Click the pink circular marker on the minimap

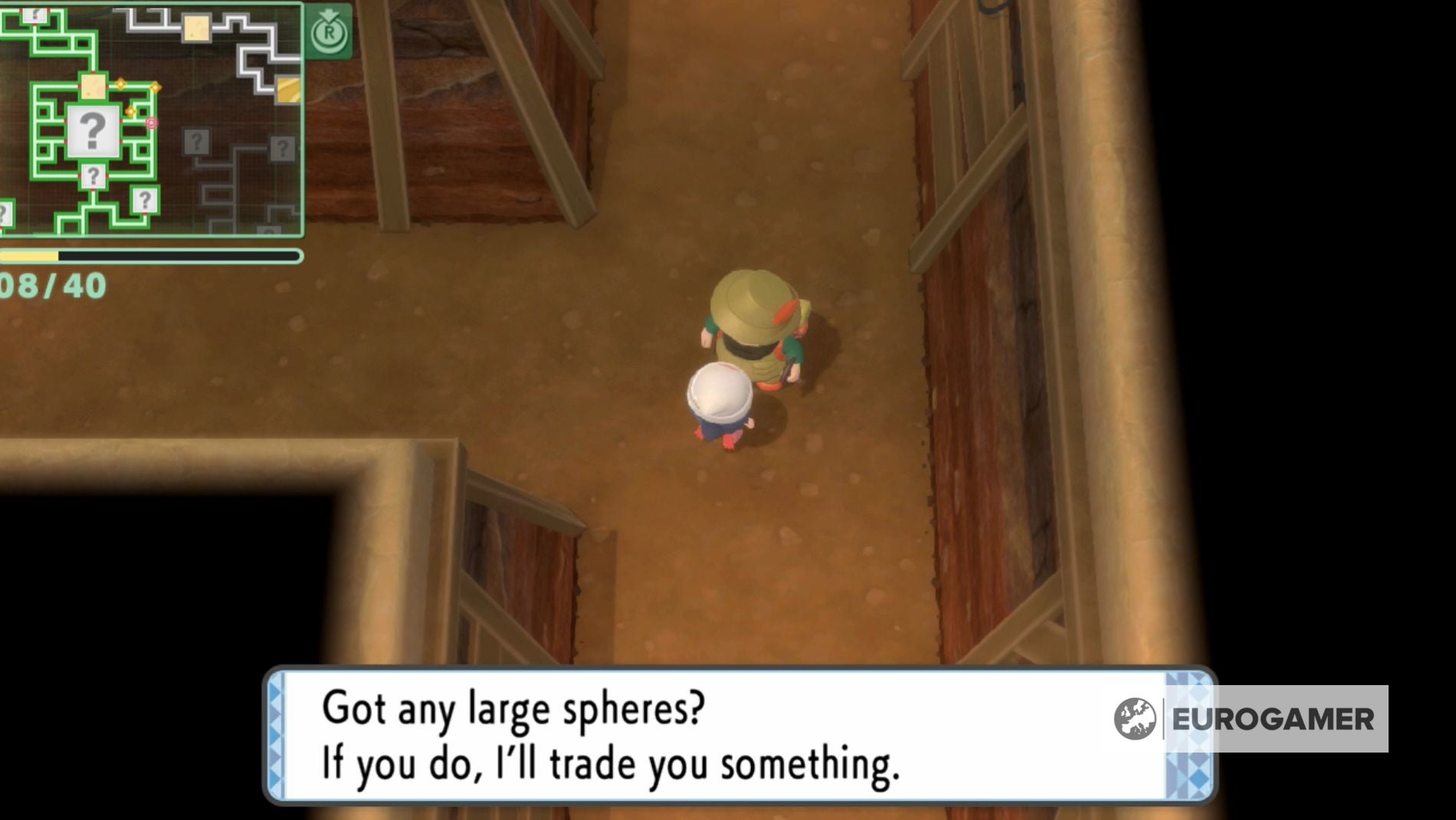[152, 123]
